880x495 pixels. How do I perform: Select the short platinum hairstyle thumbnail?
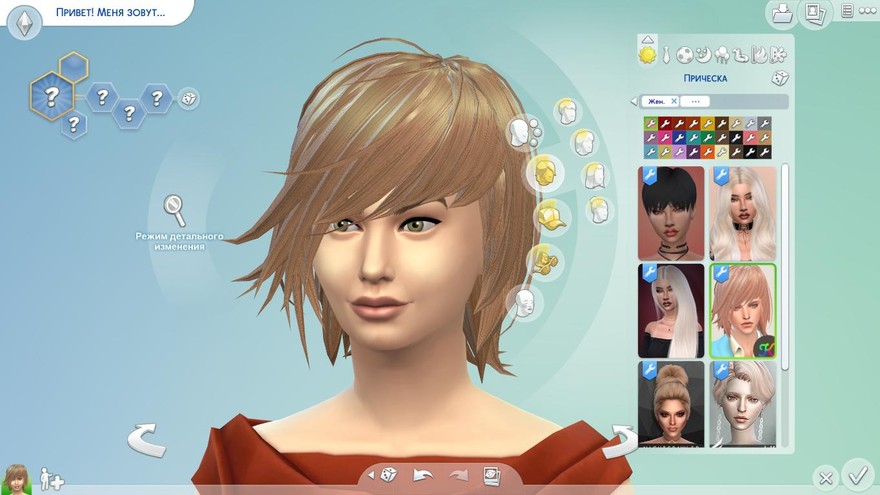(743, 404)
